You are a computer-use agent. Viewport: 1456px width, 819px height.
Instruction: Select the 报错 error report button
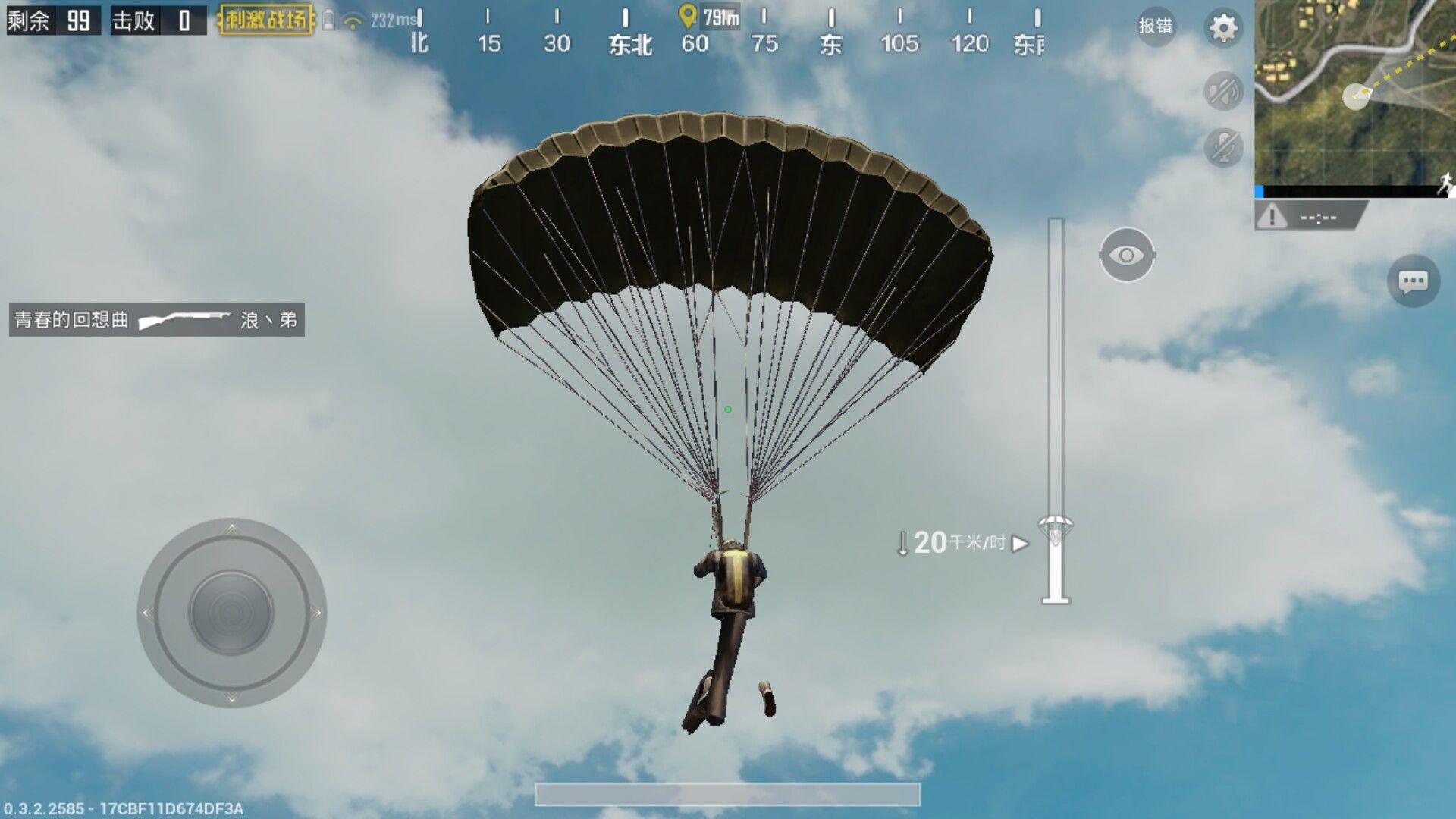pos(1156,27)
